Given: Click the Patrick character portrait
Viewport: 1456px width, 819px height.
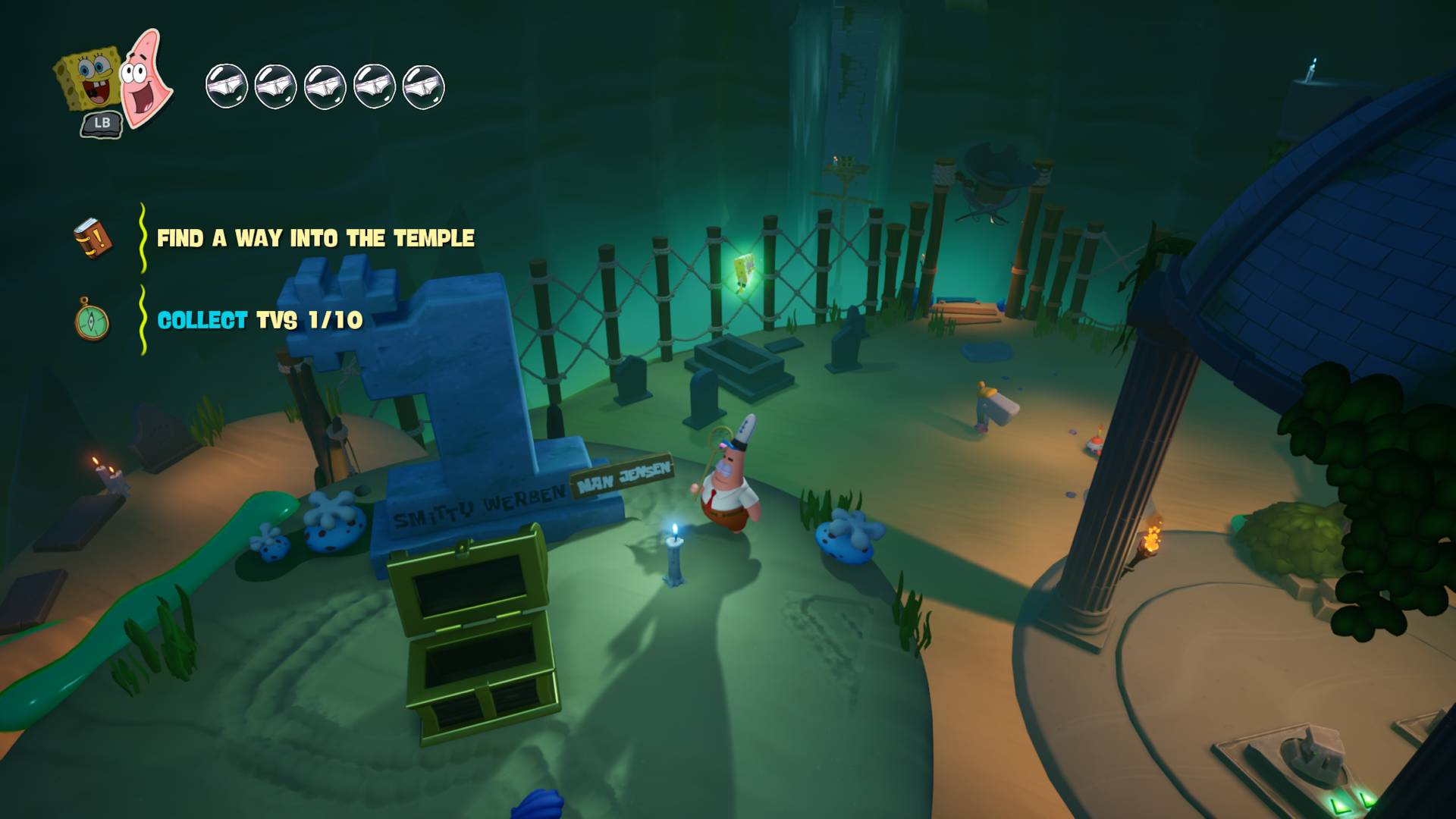Looking at the screenshot, I should pos(146,78).
